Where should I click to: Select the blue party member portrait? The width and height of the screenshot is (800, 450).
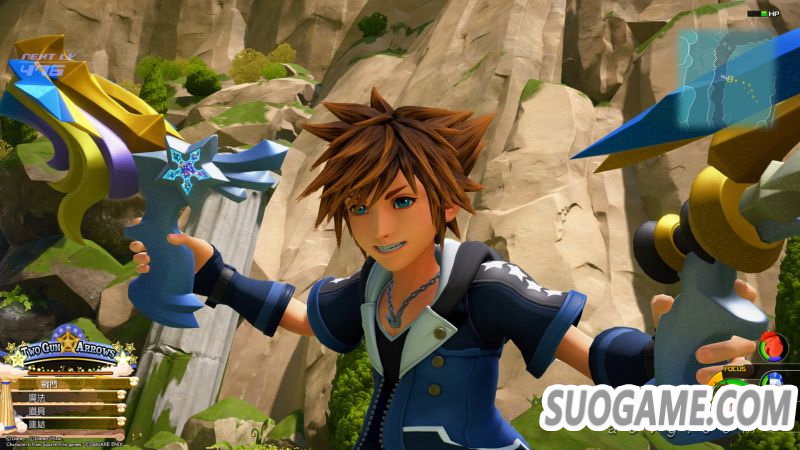773,380
